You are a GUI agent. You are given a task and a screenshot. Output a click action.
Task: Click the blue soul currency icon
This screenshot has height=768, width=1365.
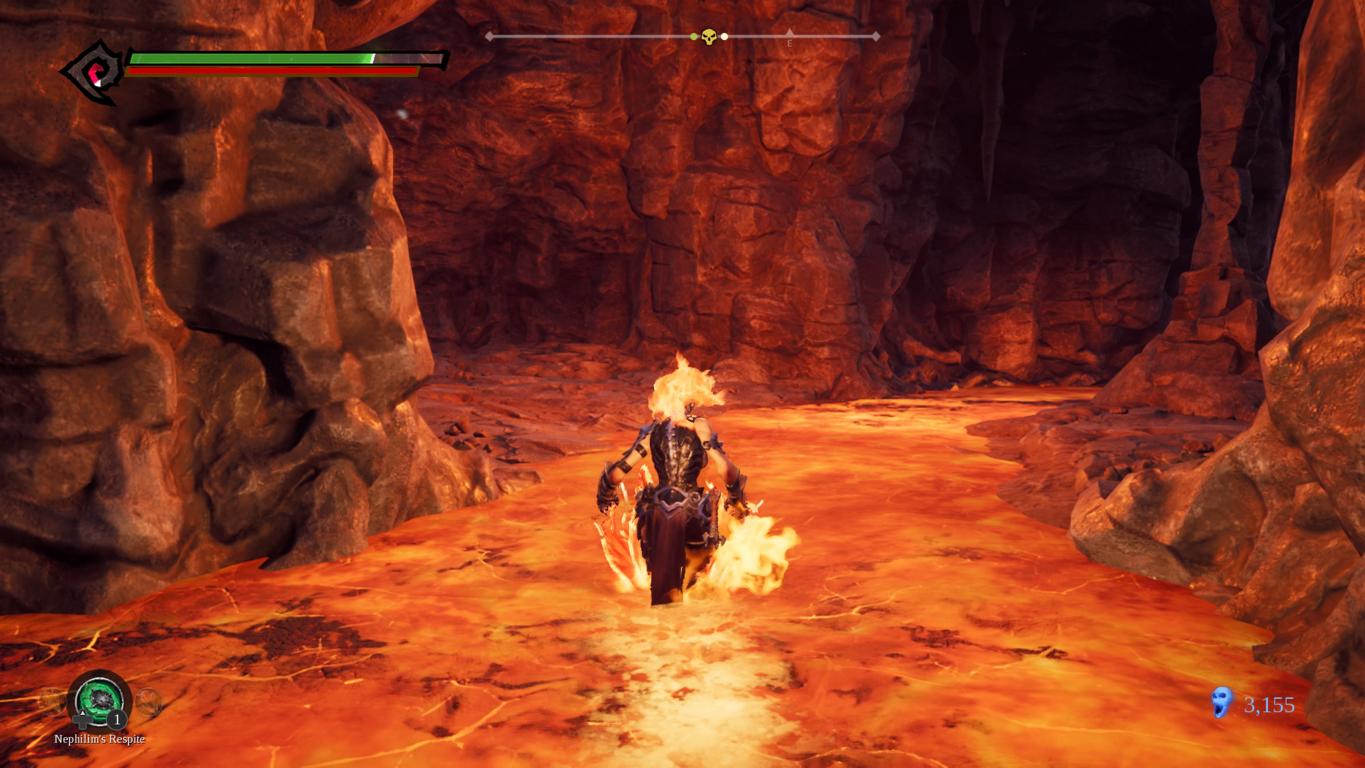[x=1221, y=703]
